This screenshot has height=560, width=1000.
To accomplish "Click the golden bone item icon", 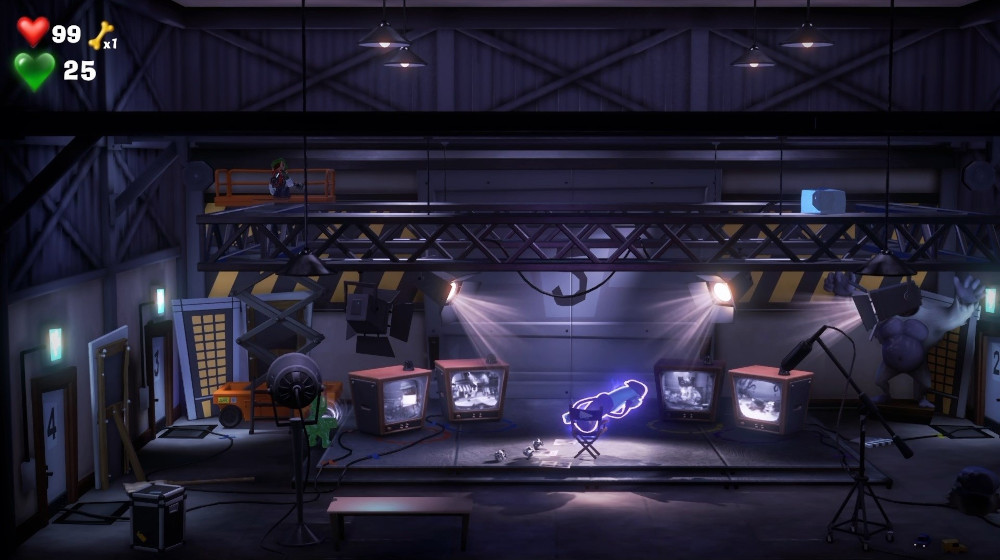I will click(100, 35).
